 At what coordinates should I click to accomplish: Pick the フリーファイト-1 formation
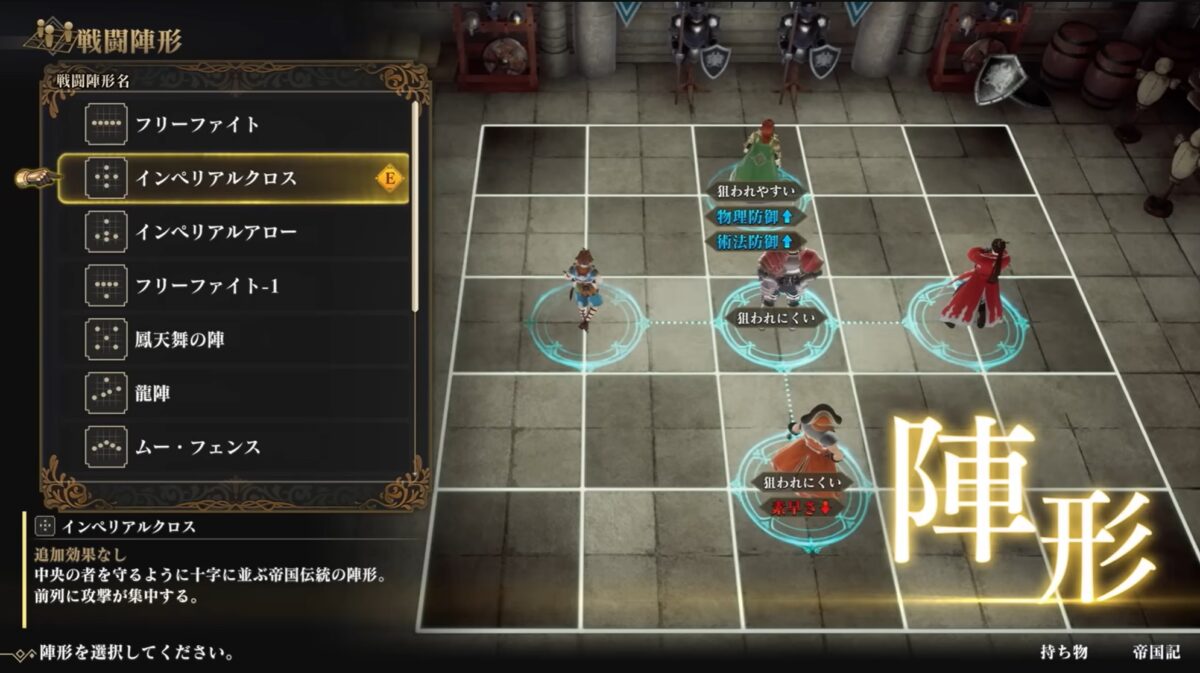(x=207, y=287)
